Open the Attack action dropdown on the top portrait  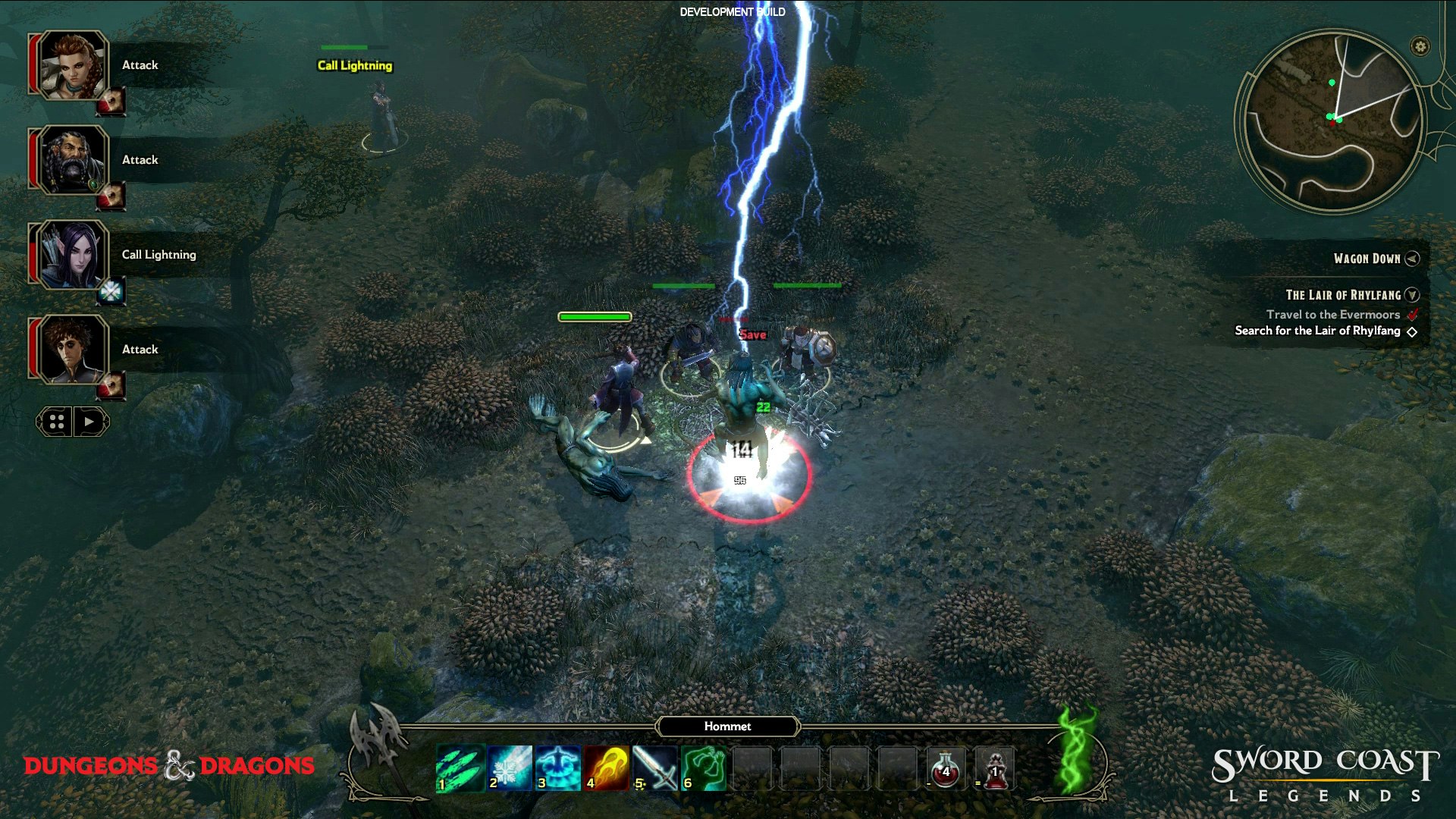click(140, 64)
